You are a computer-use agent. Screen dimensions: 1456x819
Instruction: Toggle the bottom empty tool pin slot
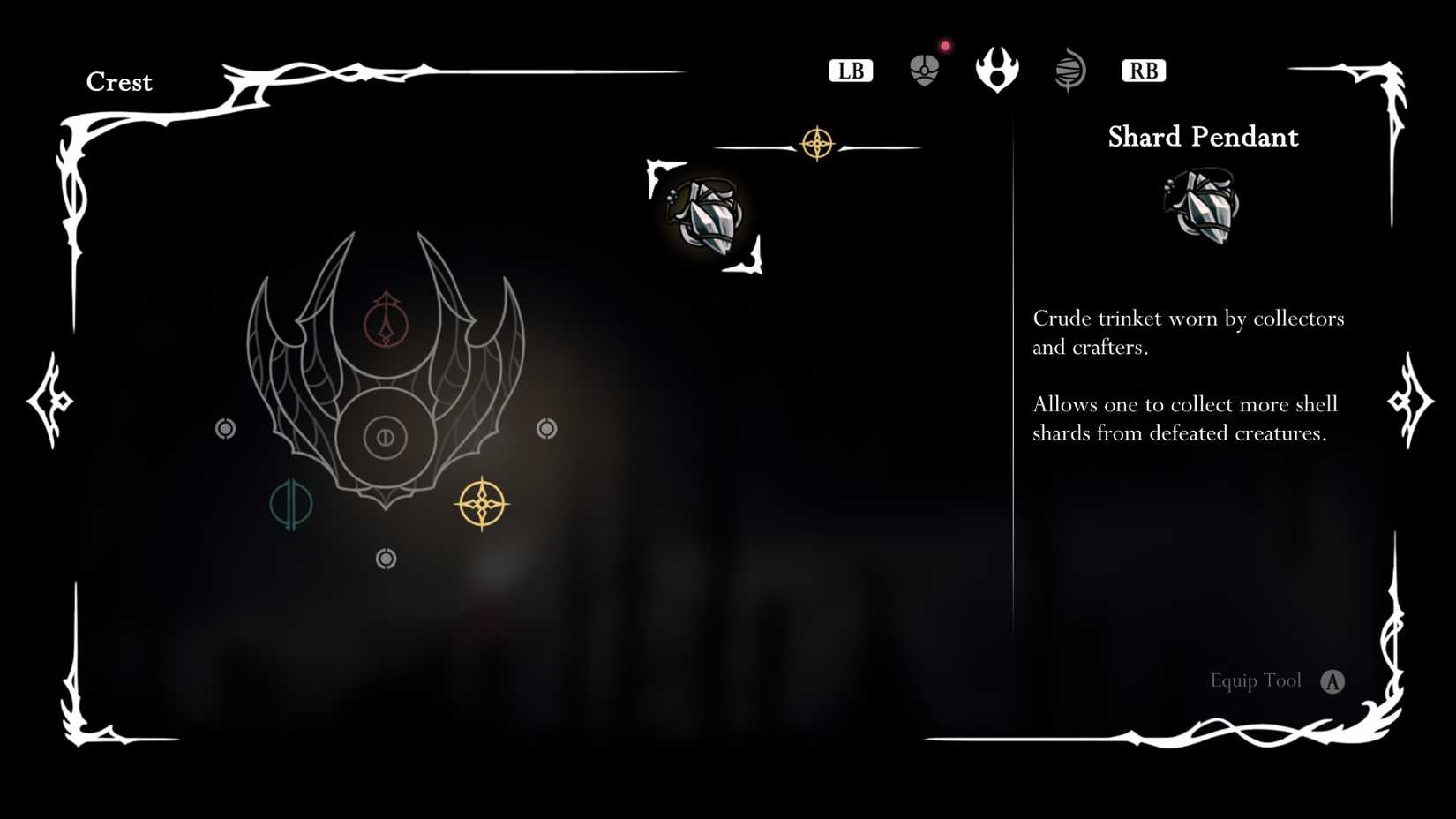coord(386,558)
